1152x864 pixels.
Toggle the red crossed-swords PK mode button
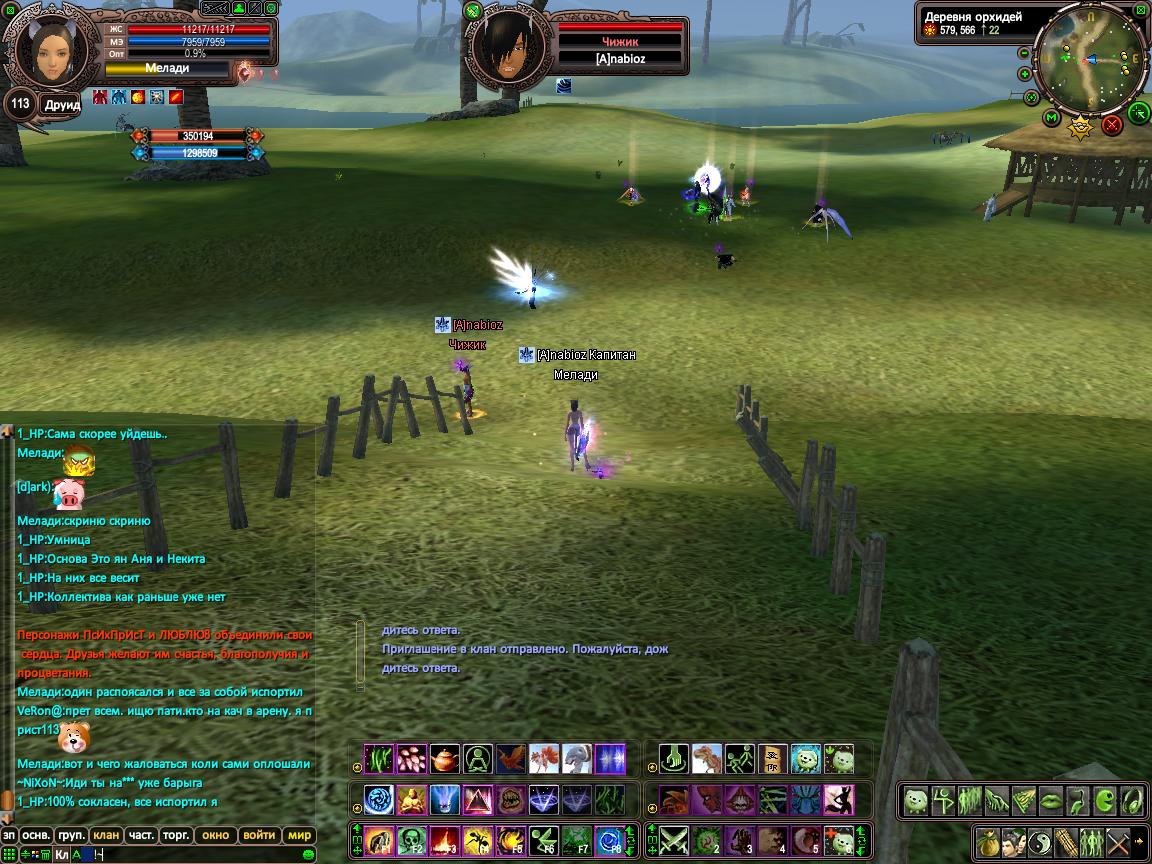(x=1112, y=125)
